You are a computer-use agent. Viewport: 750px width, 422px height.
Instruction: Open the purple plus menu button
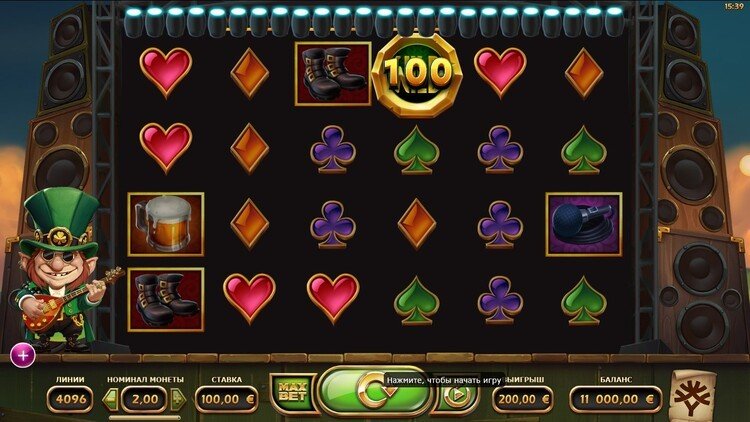23,354
